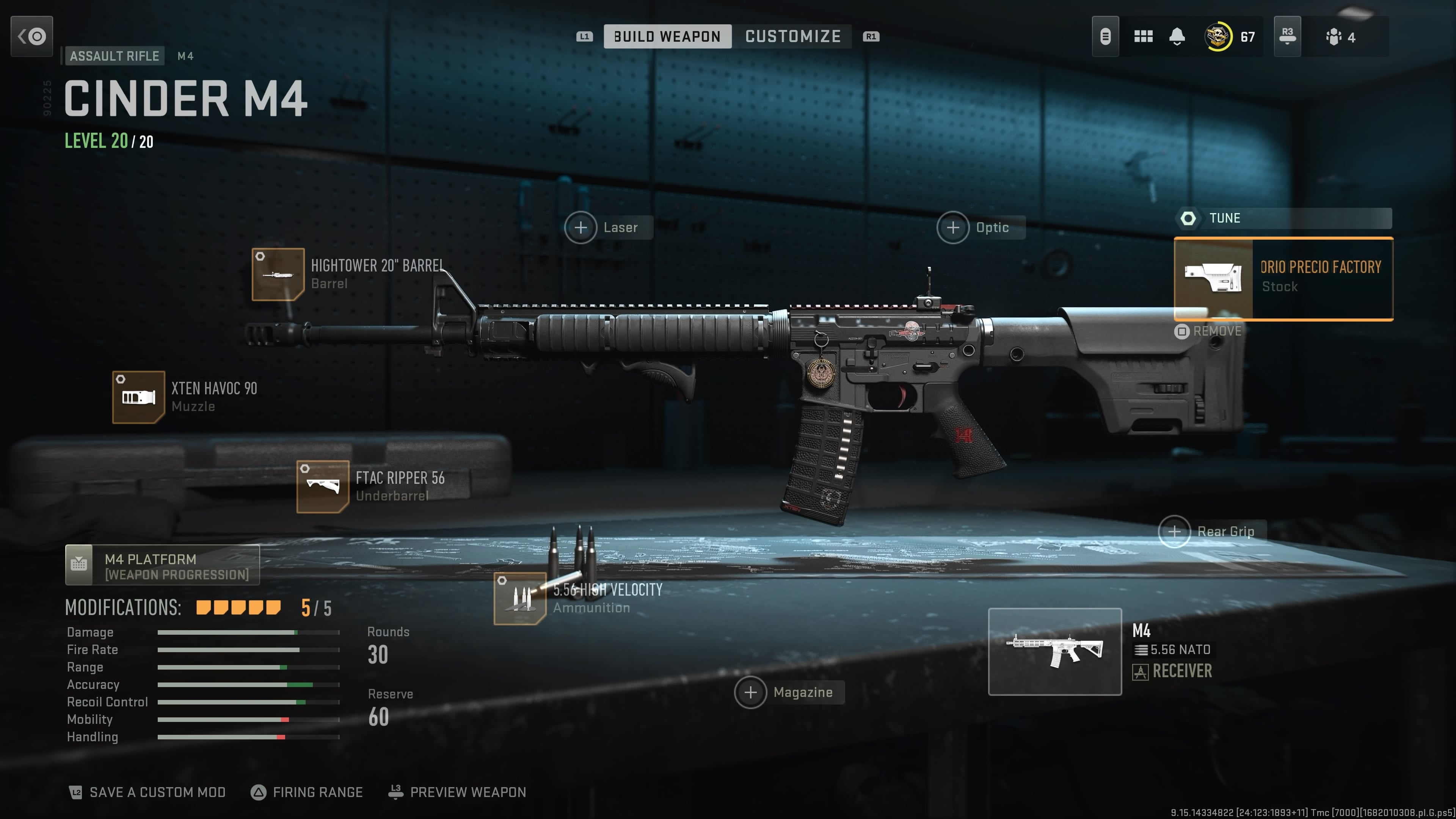Choose the FTAC Ripper 56 underbarrel slot
The width and height of the screenshot is (1456, 819).
pyautogui.click(x=323, y=486)
